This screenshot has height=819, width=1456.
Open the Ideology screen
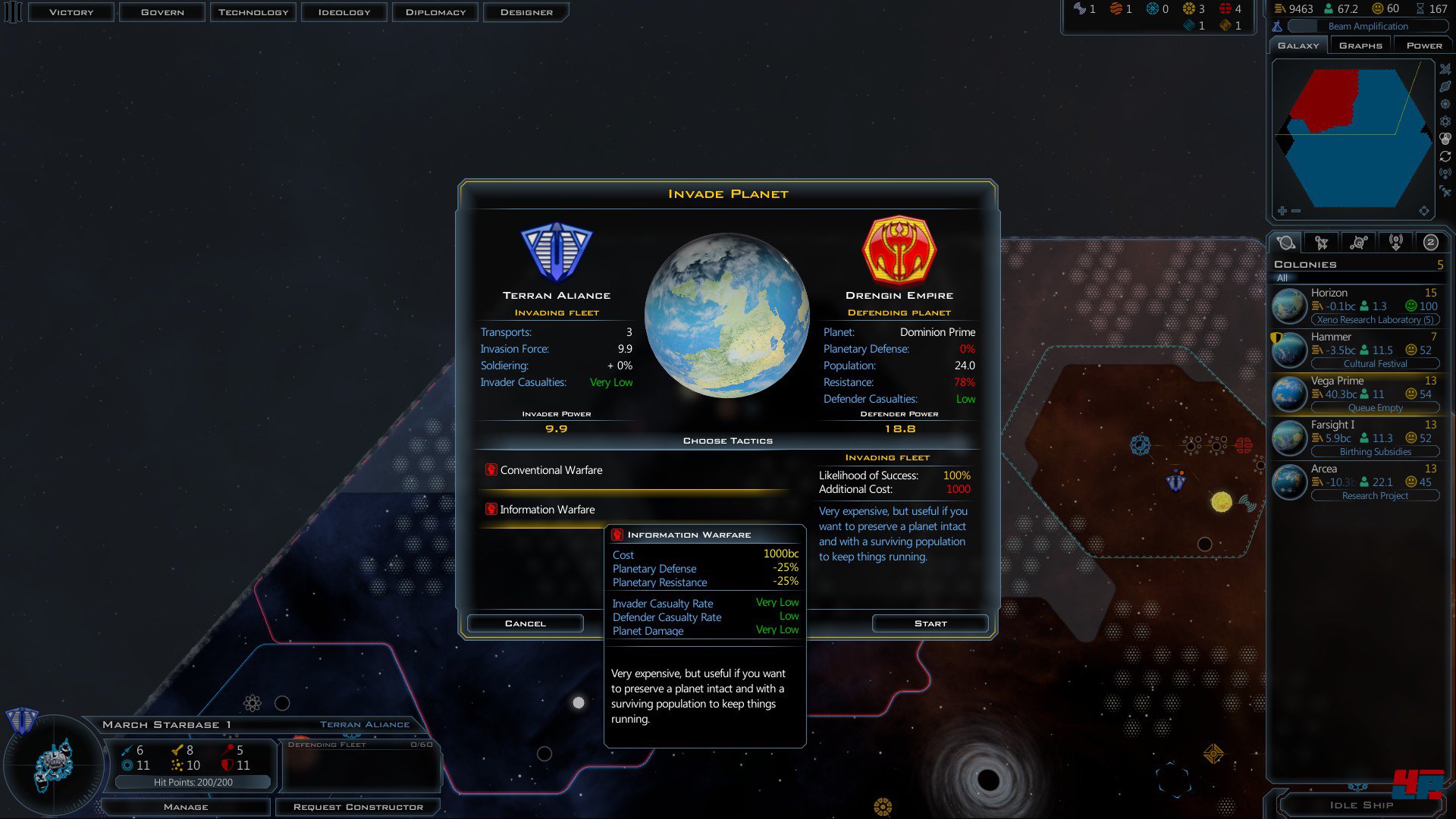(x=344, y=12)
